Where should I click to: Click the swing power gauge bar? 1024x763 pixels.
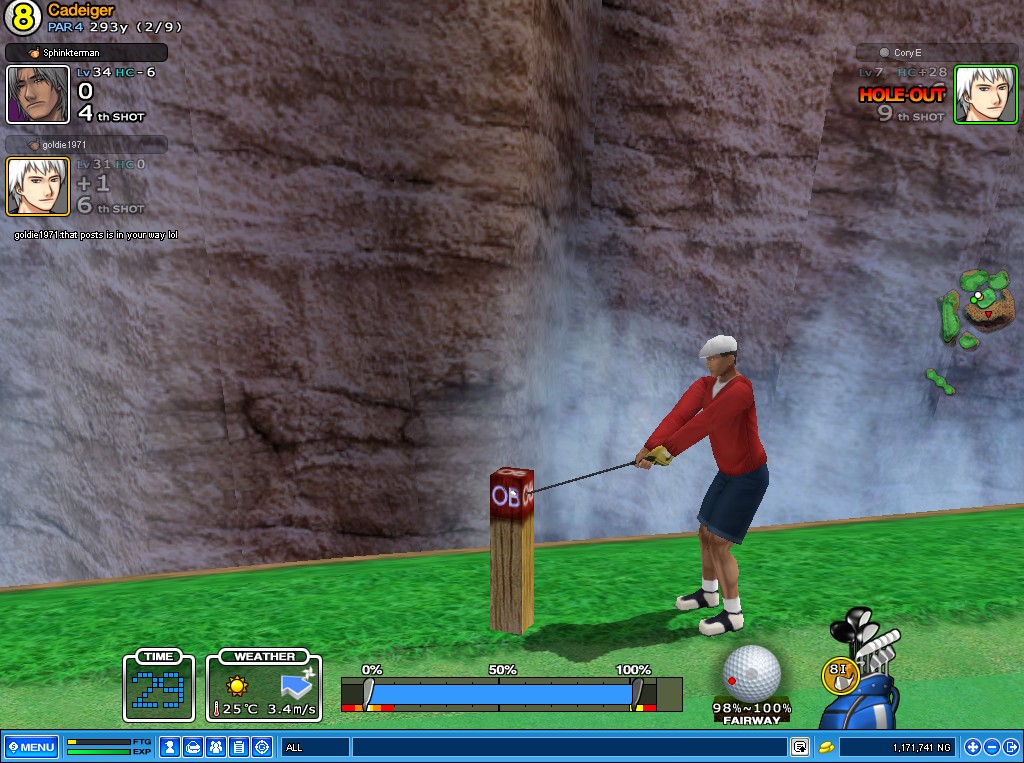point(500,694)
